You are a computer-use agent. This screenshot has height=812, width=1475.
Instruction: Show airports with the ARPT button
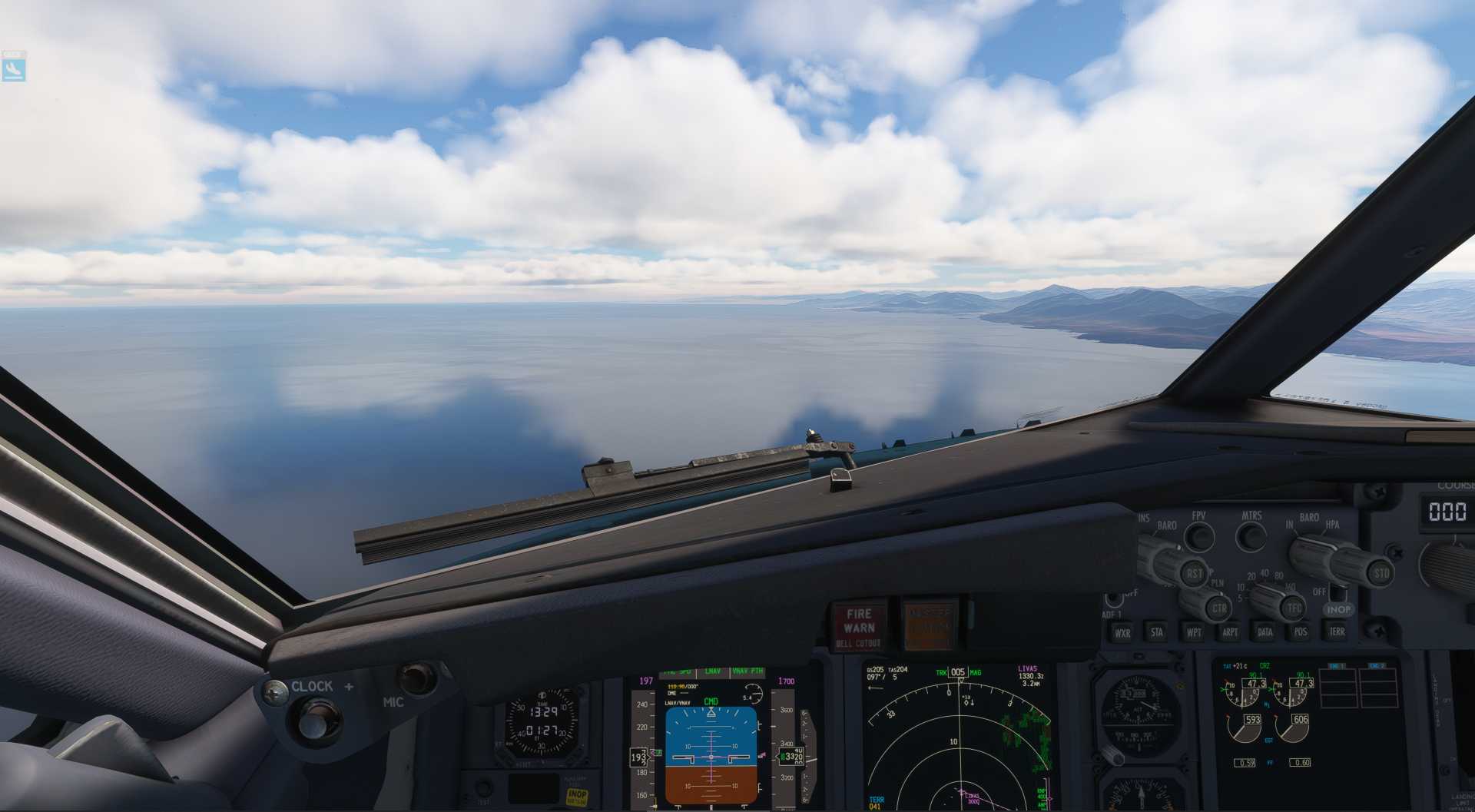pyautogui.click(x=1230, y=632)
